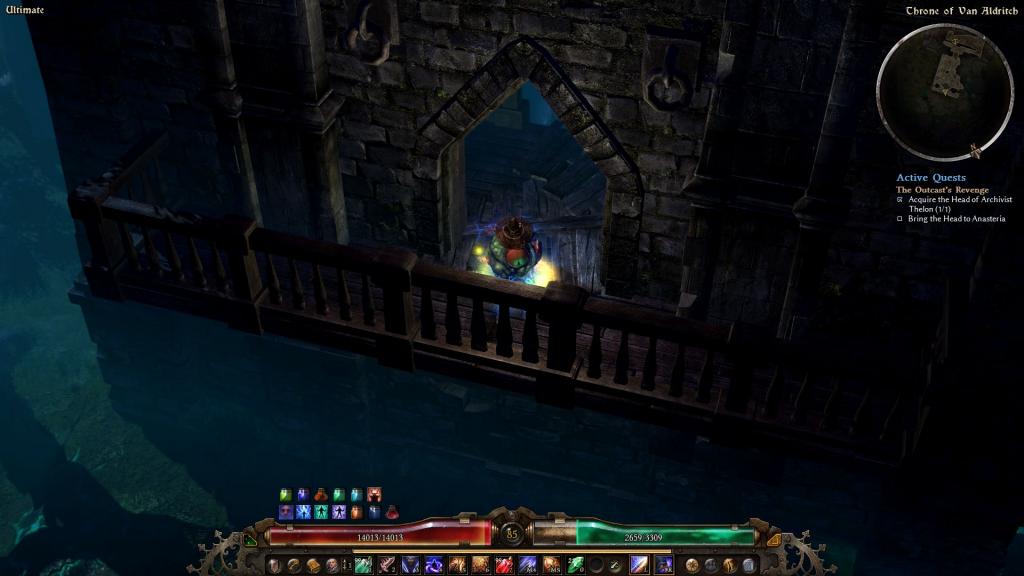The width and height of the screenshot is (1024, 576).
Task: Toggle the hotbar swap arrows
Action: (x=348, y=565)
